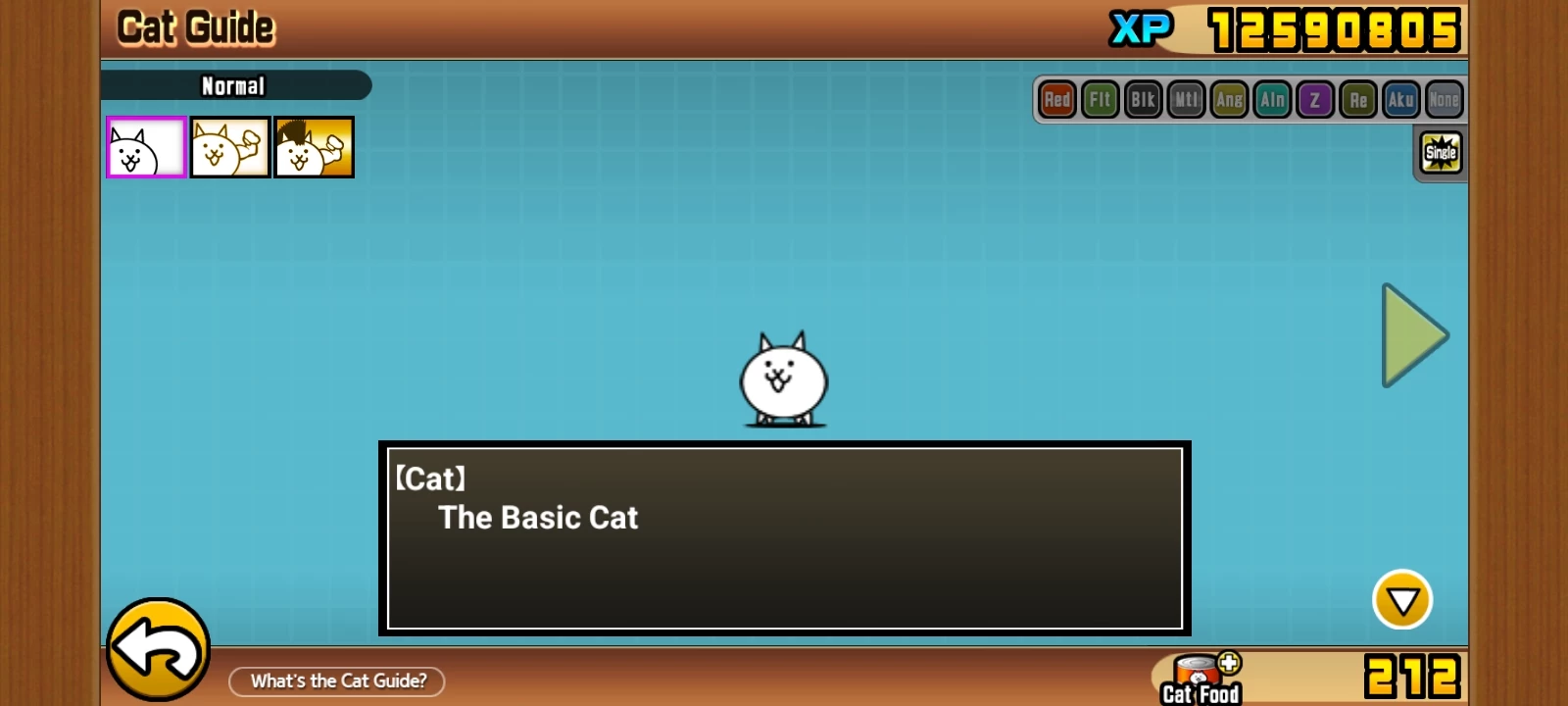This screenshot has height=706, width=1568.
Task: Go back with the yellow return arrow
Action: pos(158,649)
